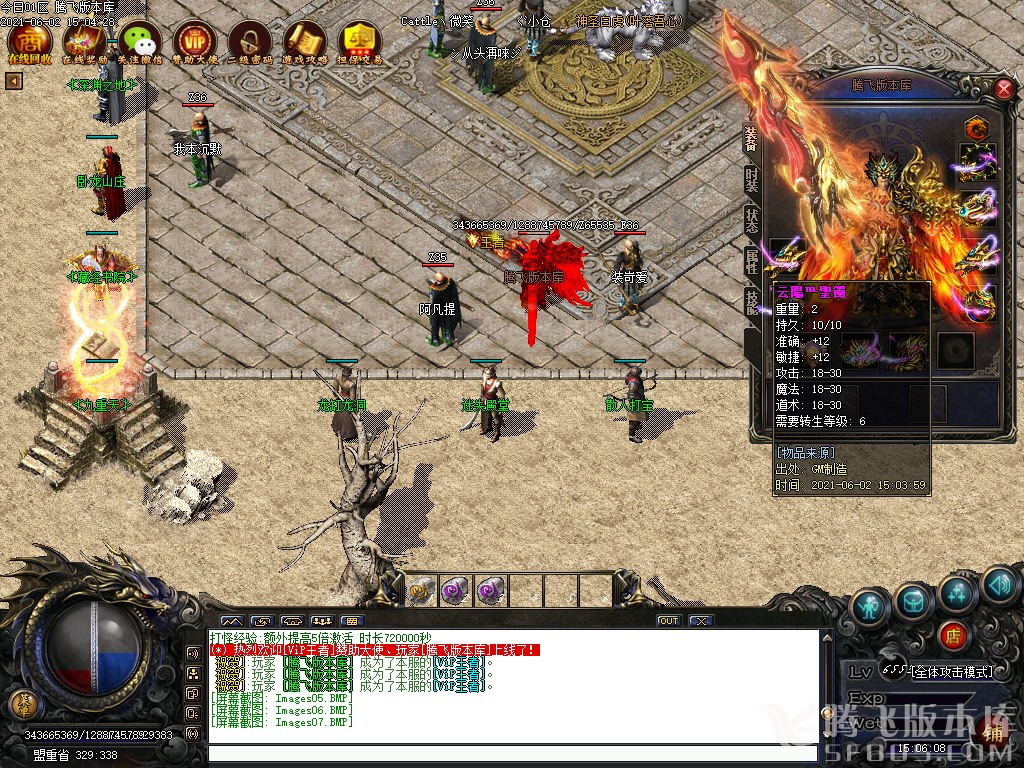This screenshot has width=1024, height=768.
Task: Open the 游戏攻略 game guide scroll
Action: [304, 41]
